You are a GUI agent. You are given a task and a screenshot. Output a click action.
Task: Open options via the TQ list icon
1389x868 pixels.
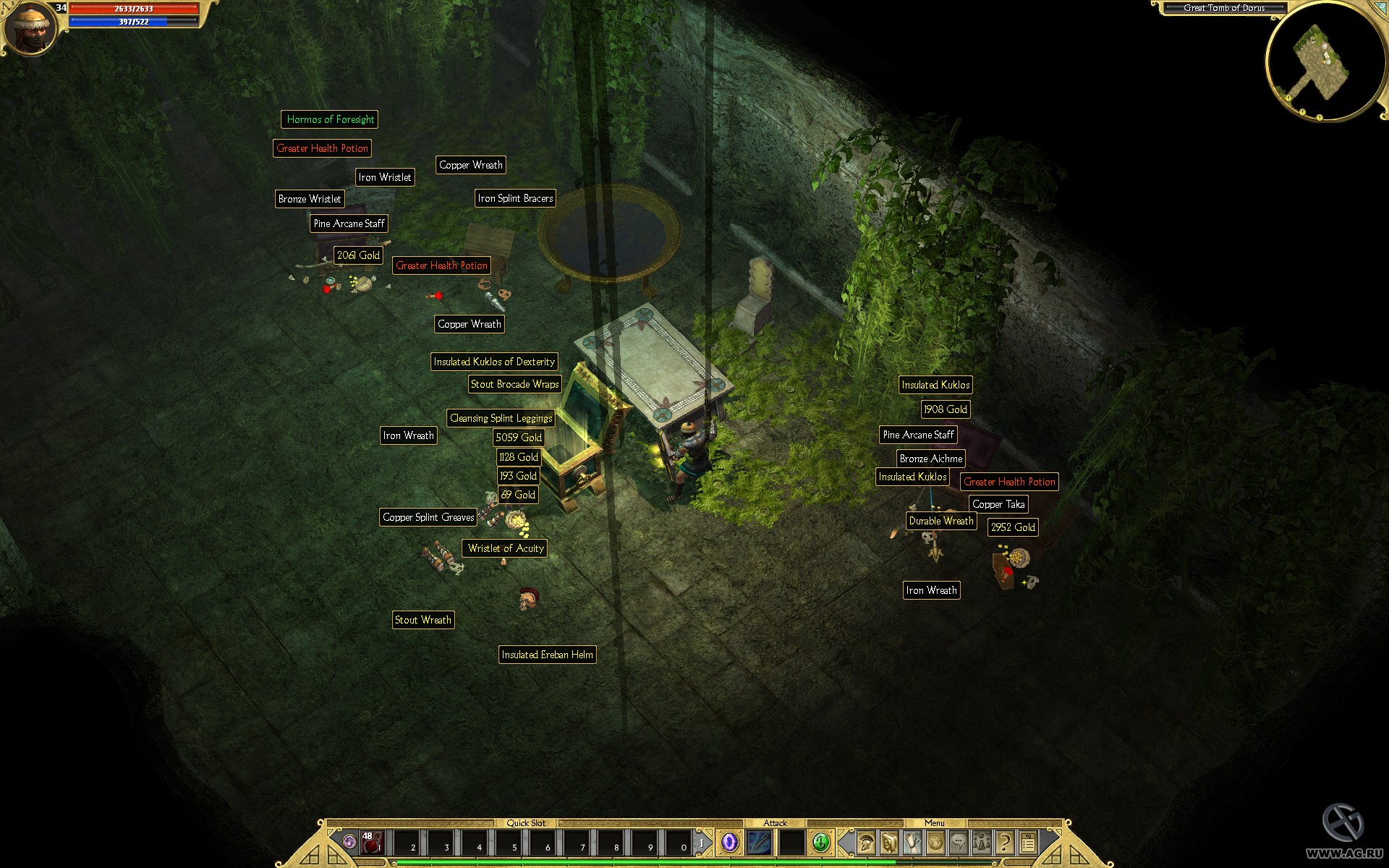coord(1029,843)
